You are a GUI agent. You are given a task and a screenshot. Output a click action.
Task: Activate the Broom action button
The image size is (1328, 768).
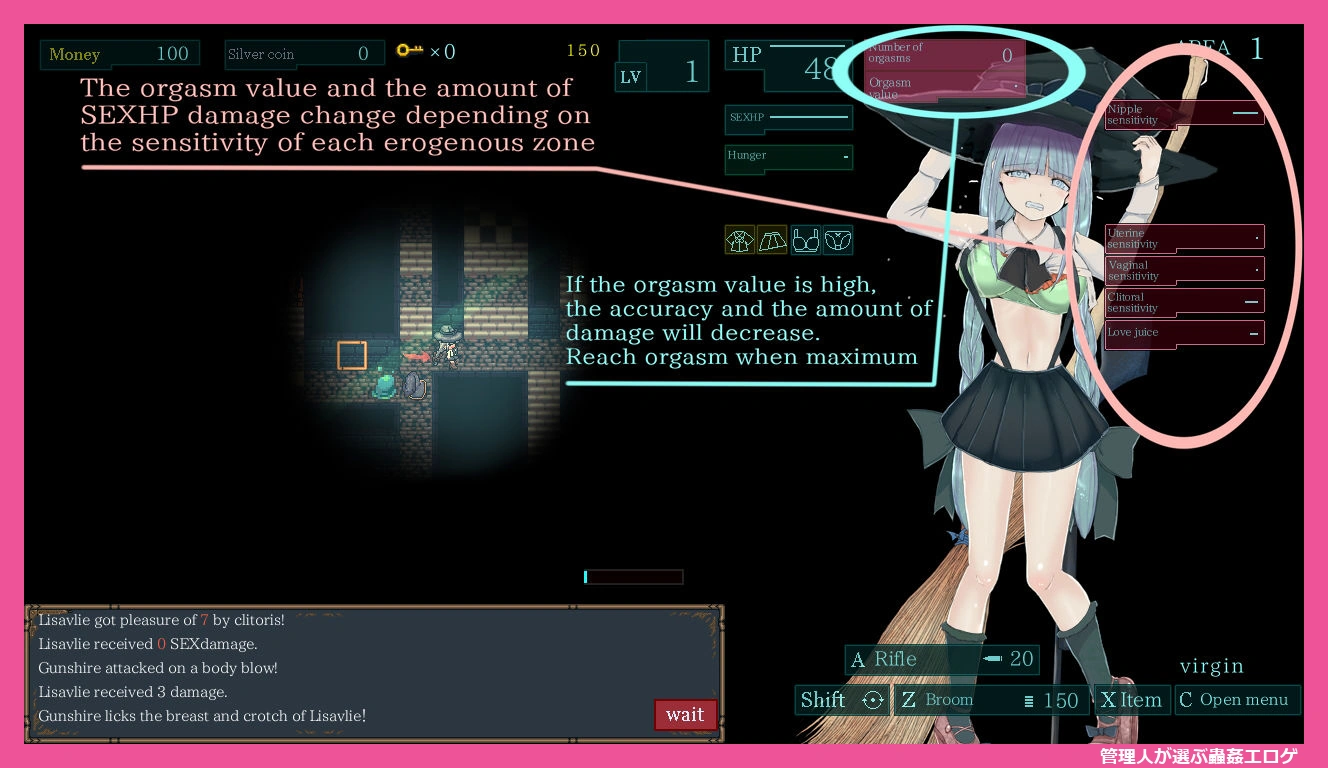989,700
